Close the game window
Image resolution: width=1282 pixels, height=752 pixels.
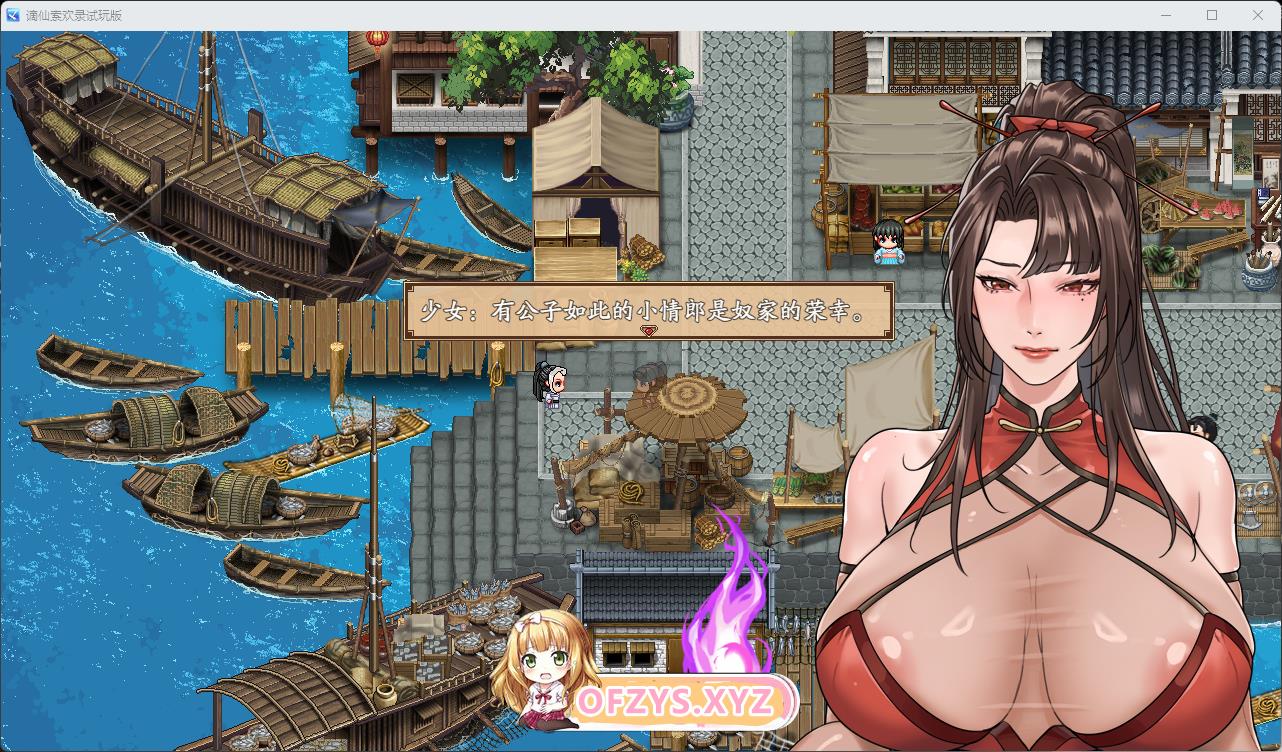(x=1258, y=15)
